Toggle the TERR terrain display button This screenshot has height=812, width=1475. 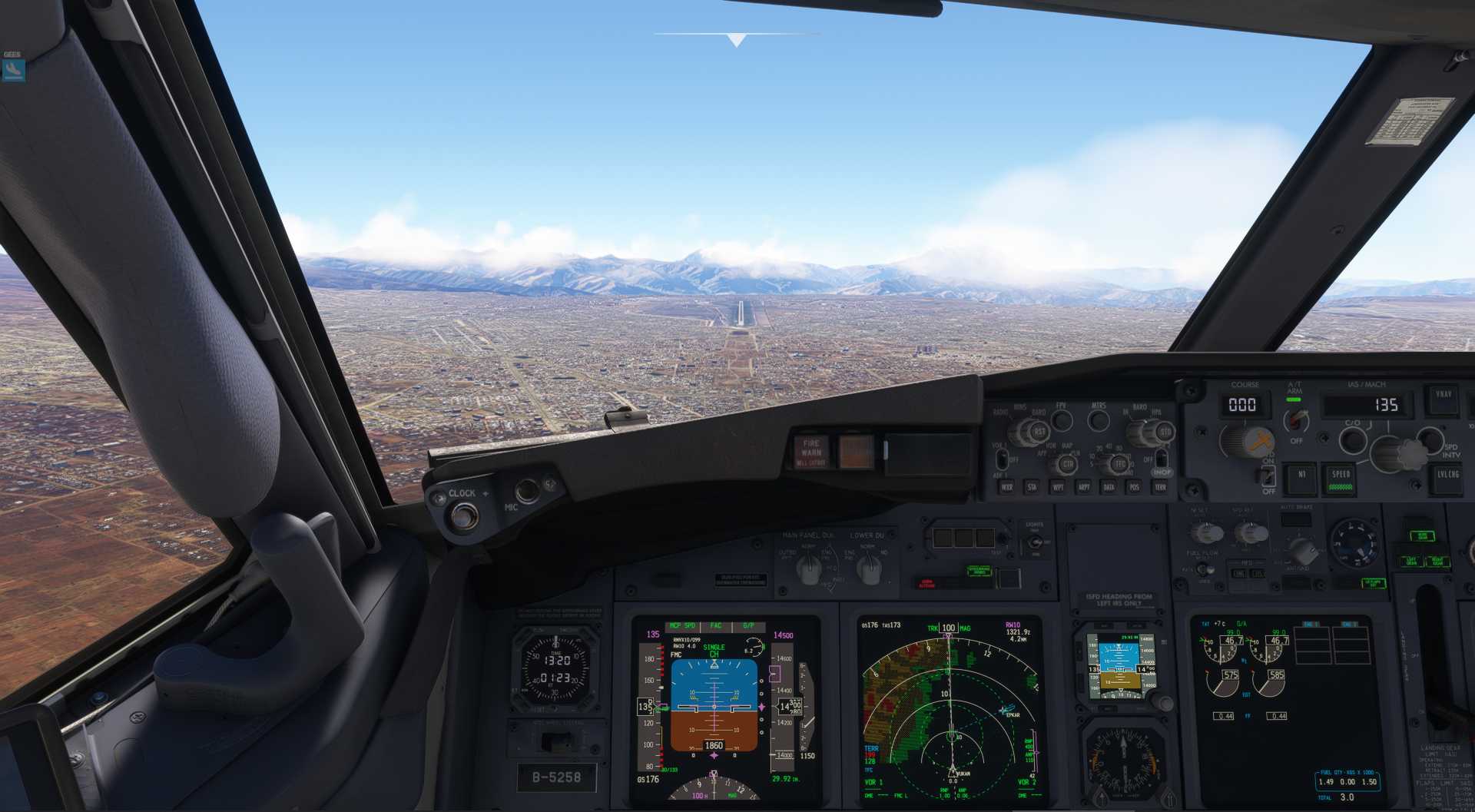tap(1160, 487)
